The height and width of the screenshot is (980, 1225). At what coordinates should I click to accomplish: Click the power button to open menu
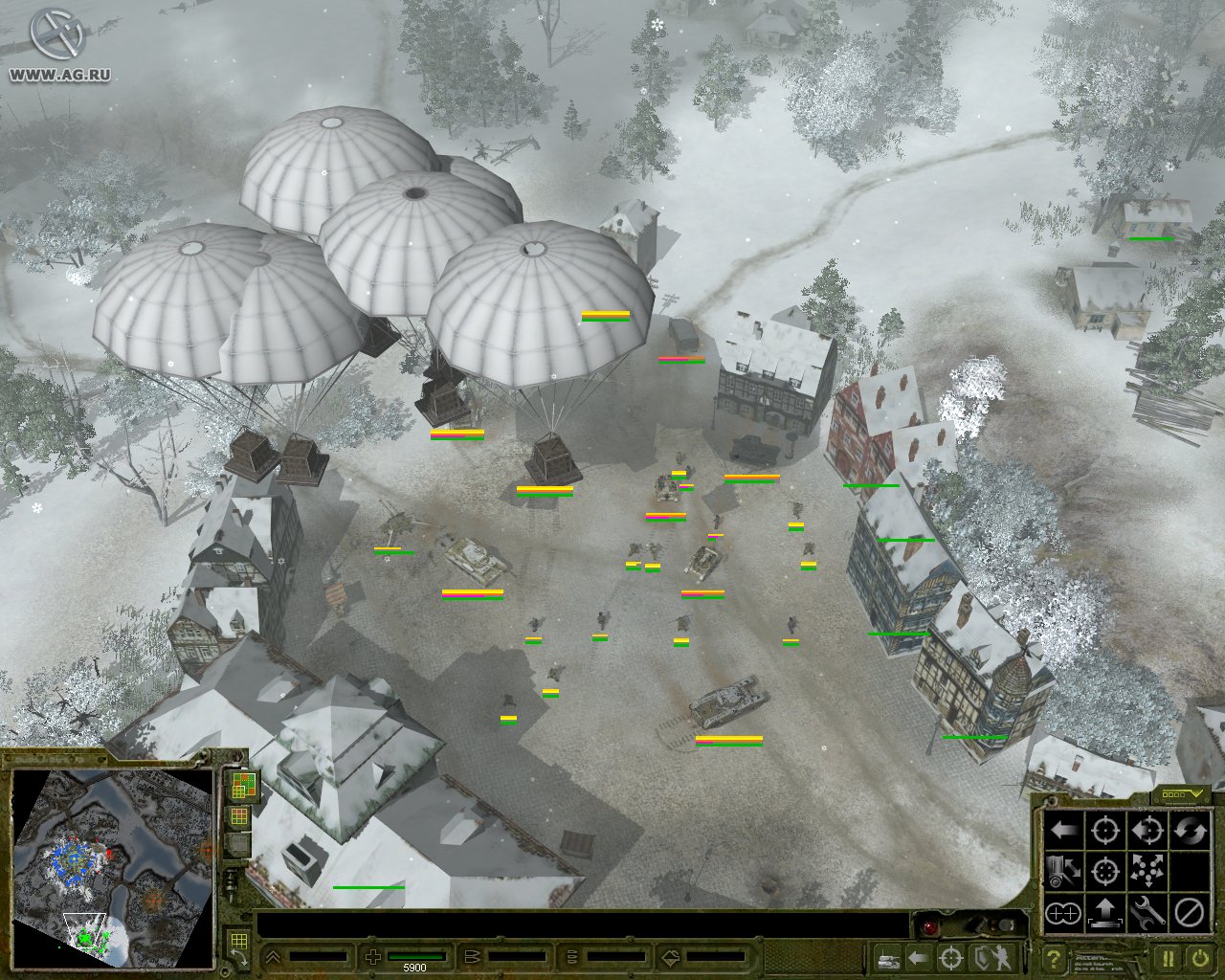1198,957
